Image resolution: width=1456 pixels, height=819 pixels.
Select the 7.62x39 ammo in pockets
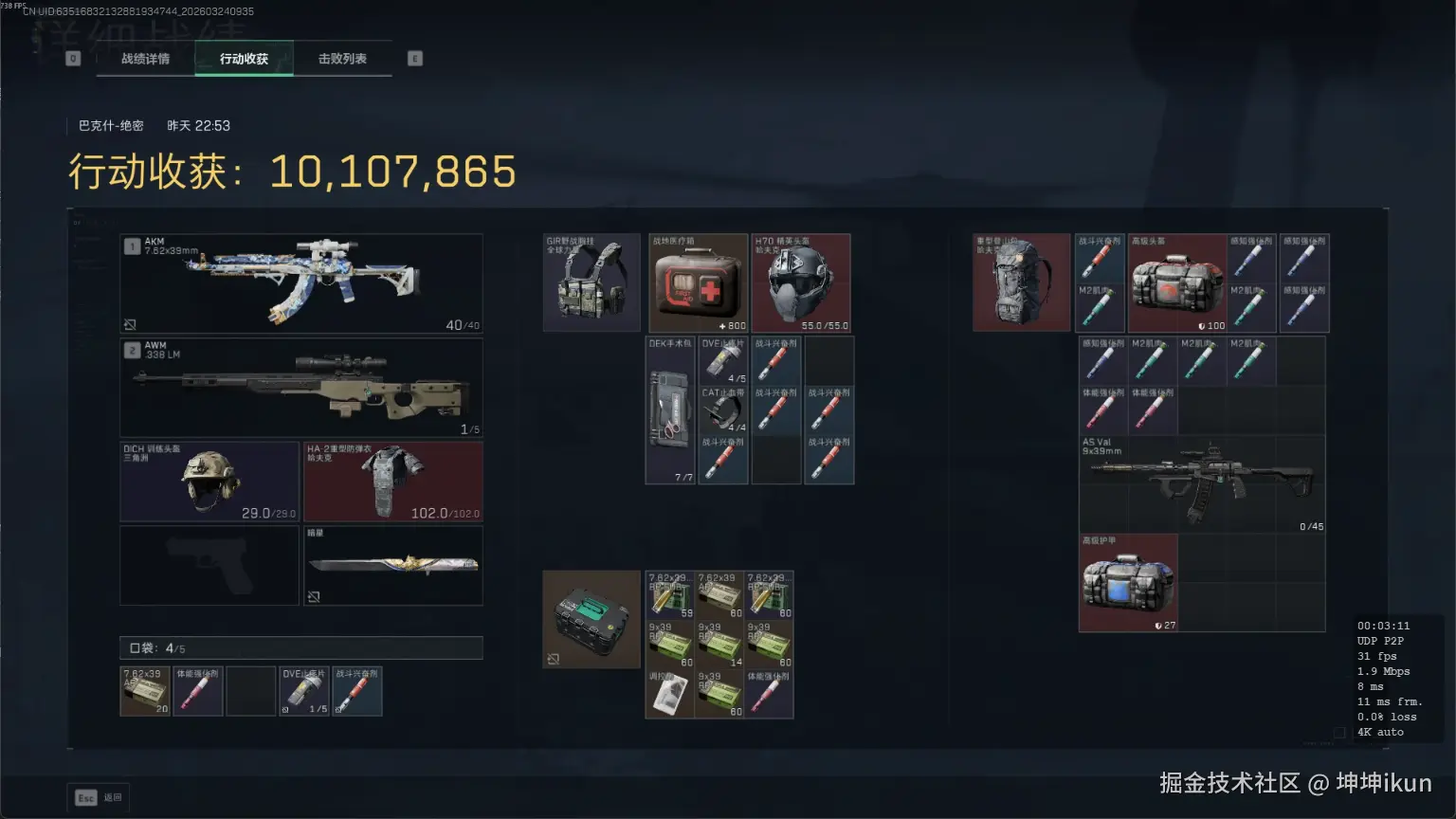click(x=145, y=691)
